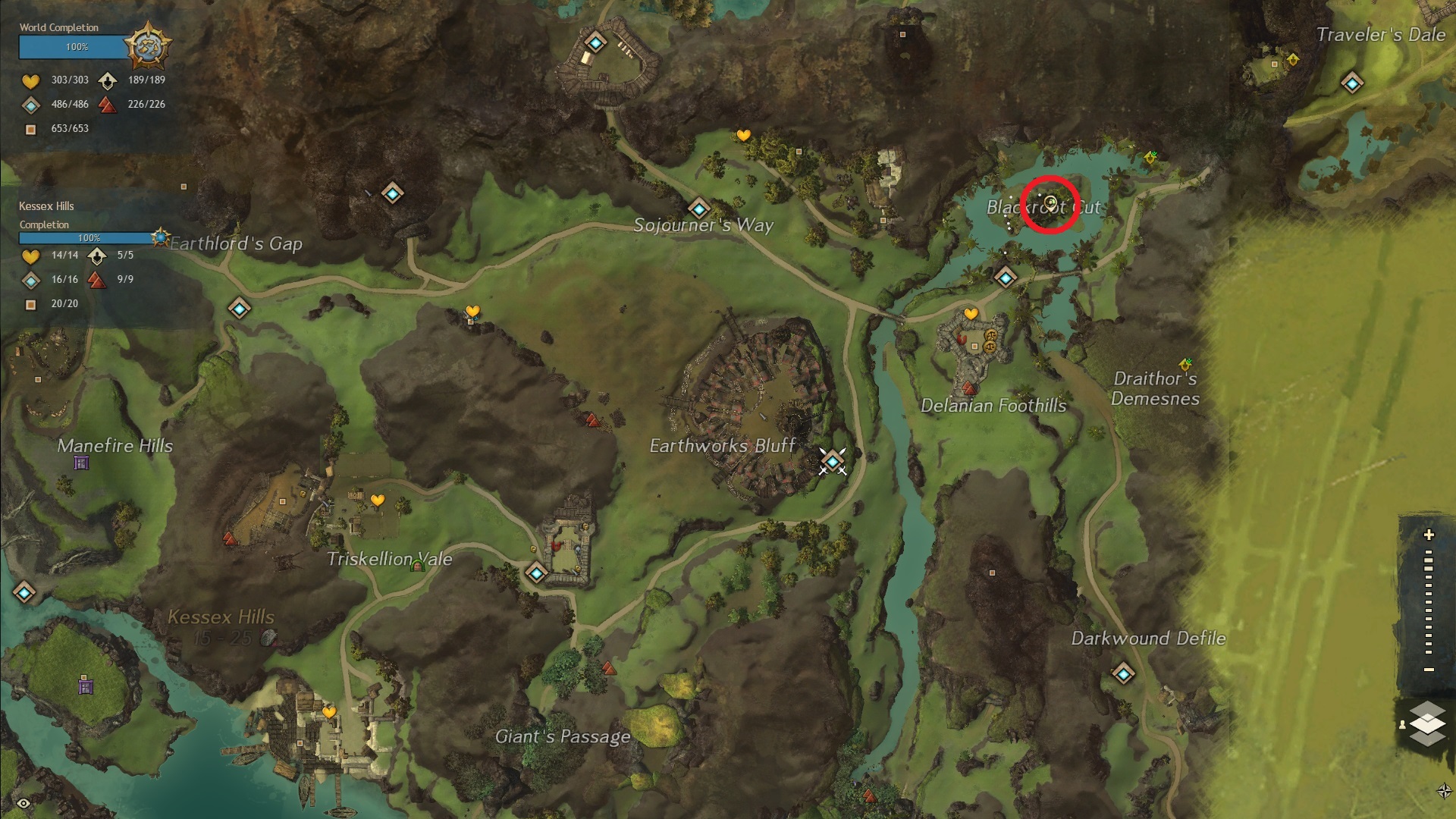Viewport: 1456px width, 819px height.
Task: Choose the waypoint beside the Triskellion Vale fort
Action: click(537, 573)
